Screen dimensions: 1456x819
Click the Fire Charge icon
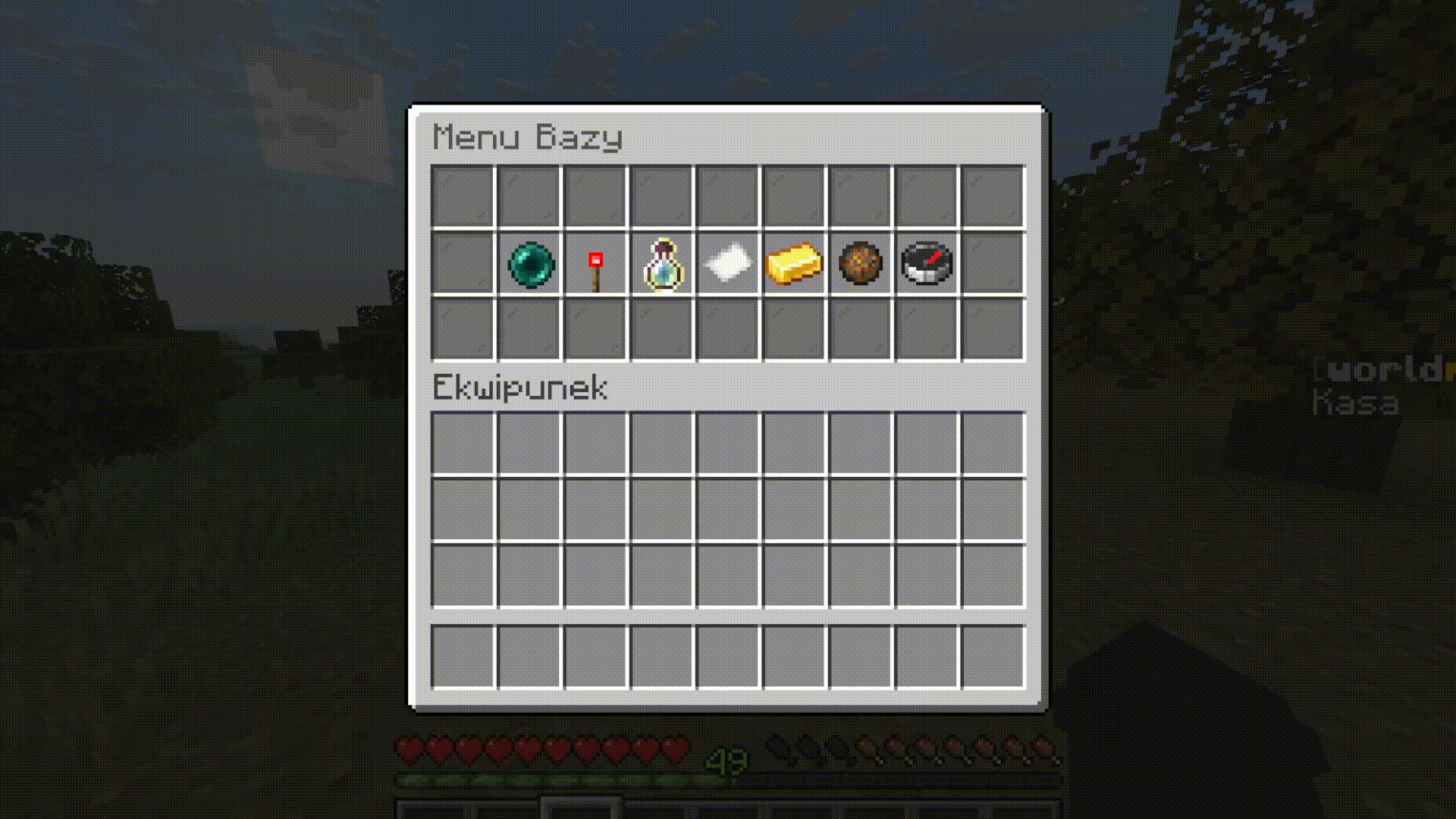coord(858,263)
